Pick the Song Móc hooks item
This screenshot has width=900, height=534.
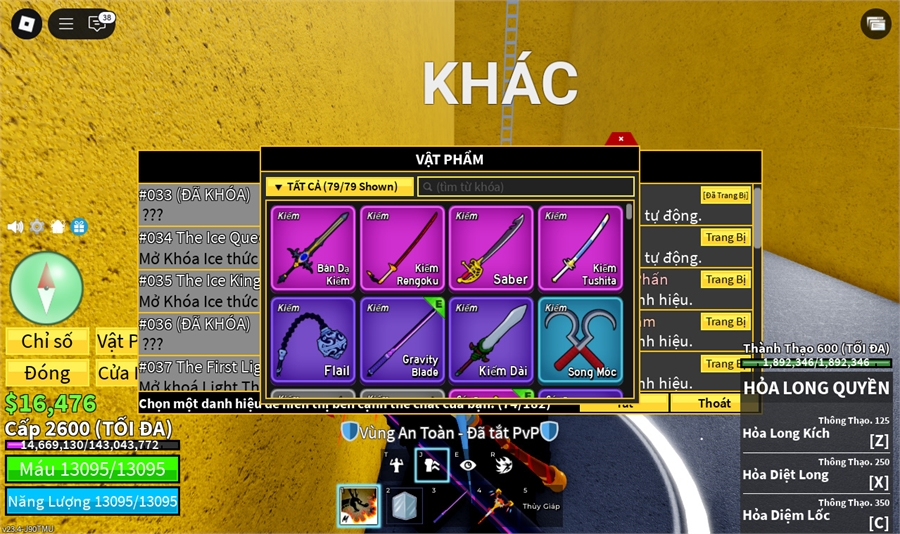point(580,340)
